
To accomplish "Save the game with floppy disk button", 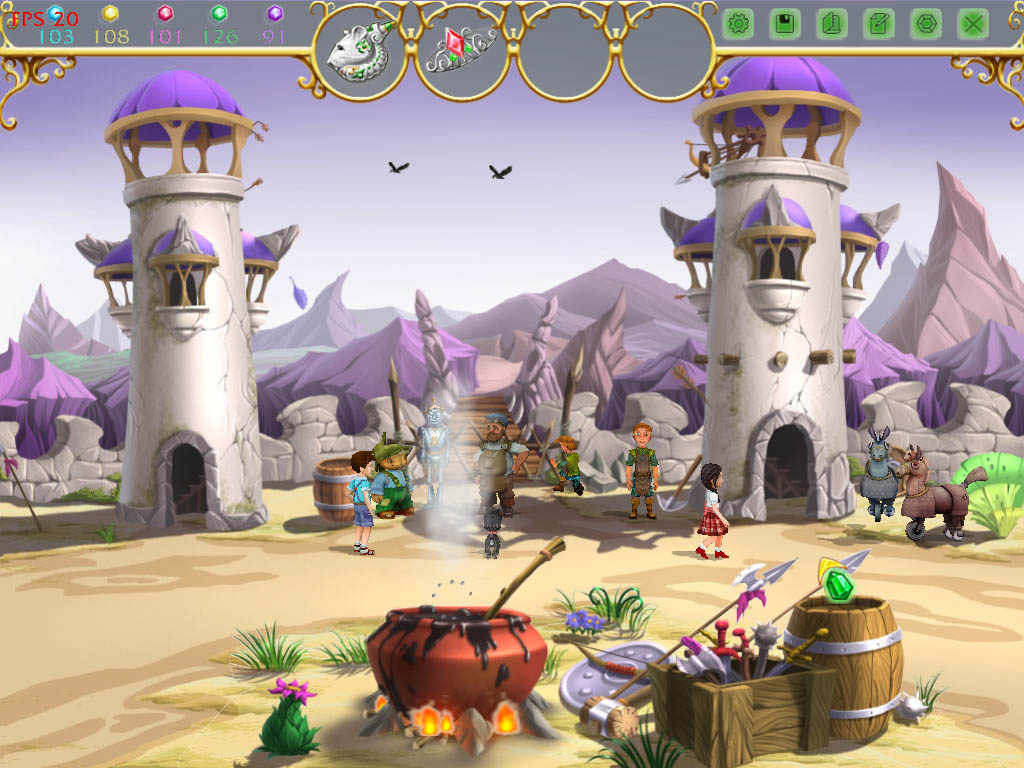I will pyautogui.click(x=785, y=24).
